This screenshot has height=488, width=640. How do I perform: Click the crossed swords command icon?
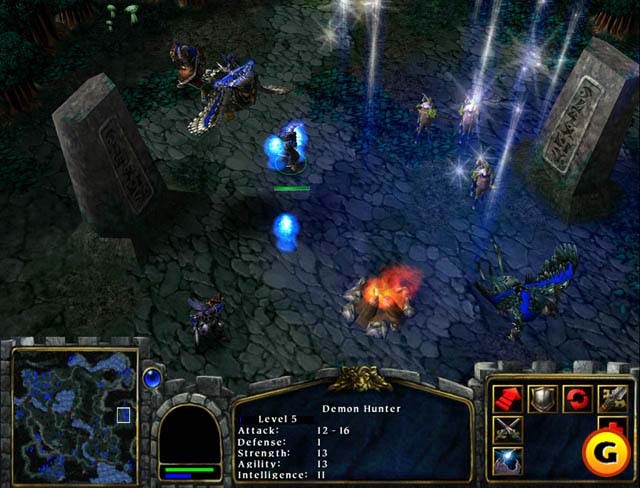(x=509, y=431)
